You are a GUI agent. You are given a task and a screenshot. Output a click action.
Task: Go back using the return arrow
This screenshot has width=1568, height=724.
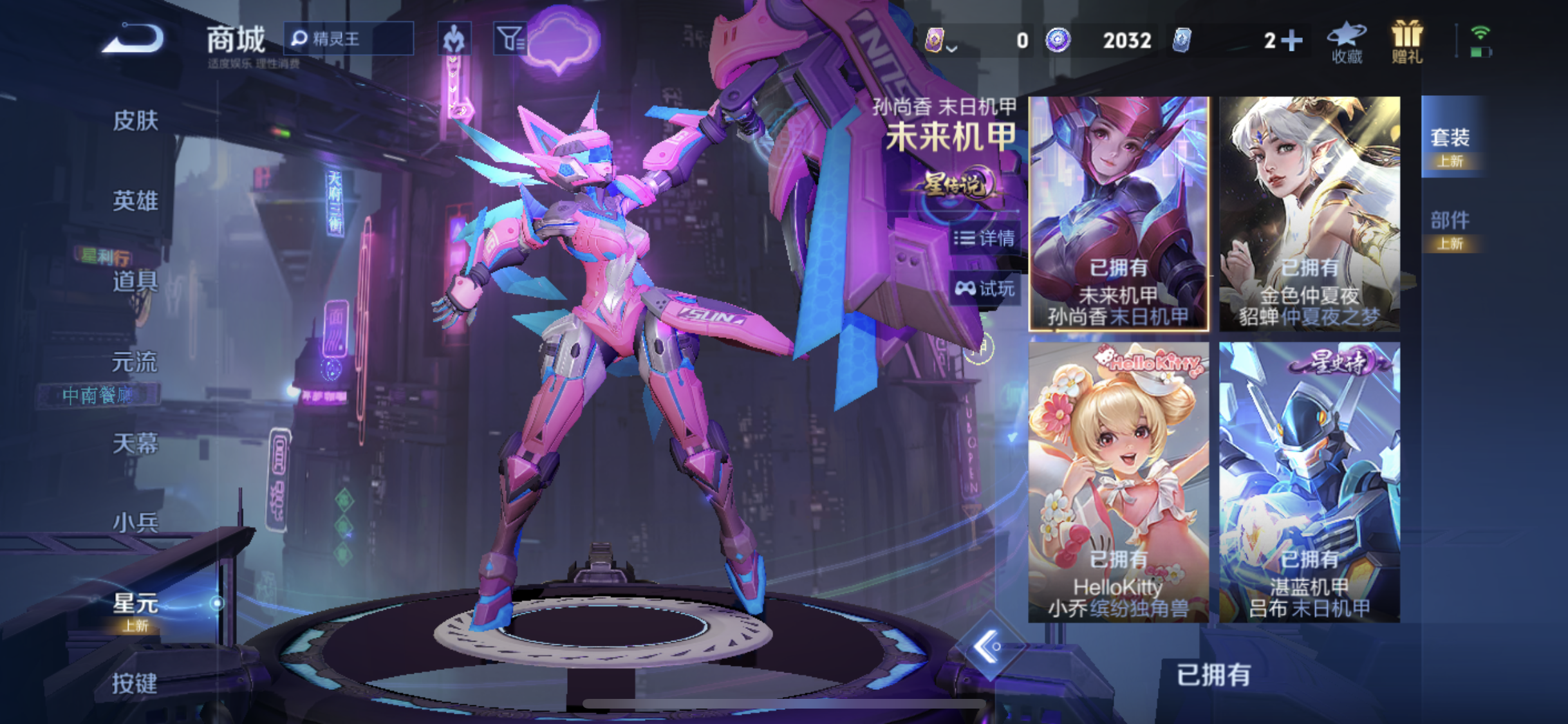click(134, 38)
